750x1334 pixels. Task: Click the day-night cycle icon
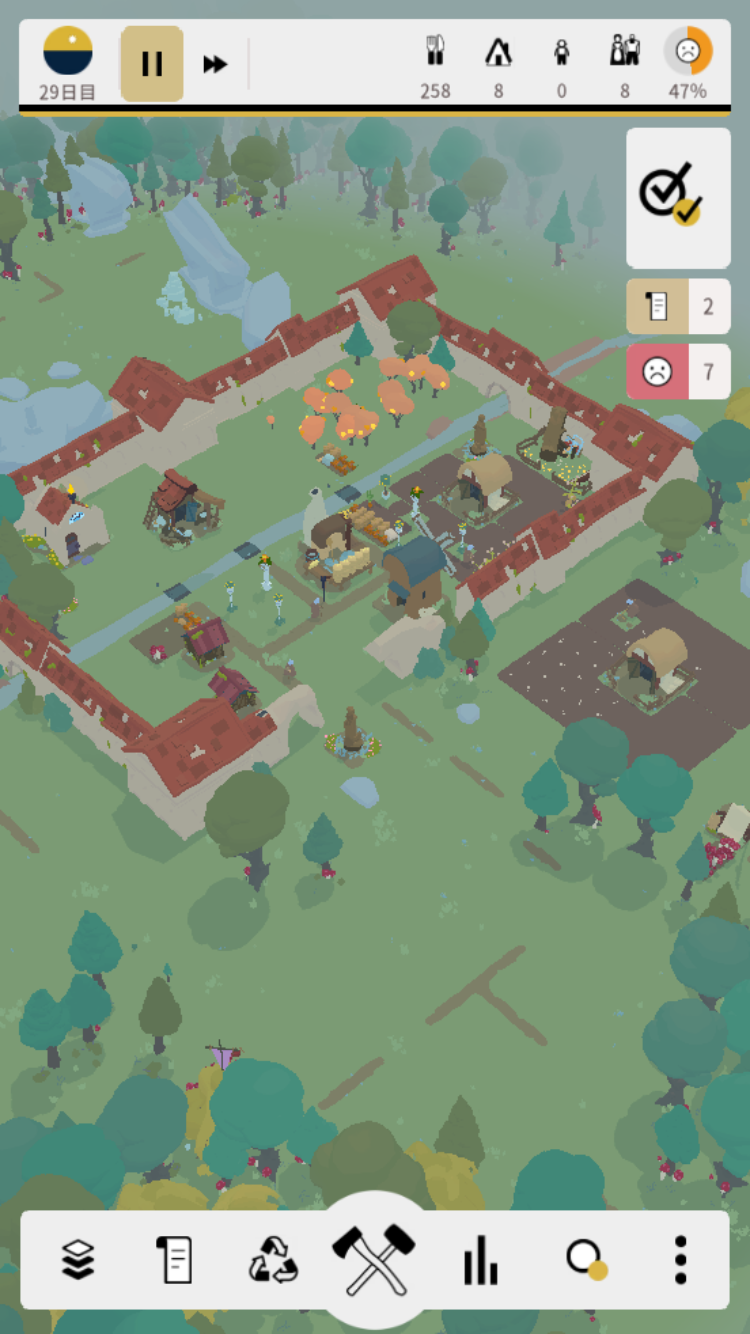coord(68,52)
